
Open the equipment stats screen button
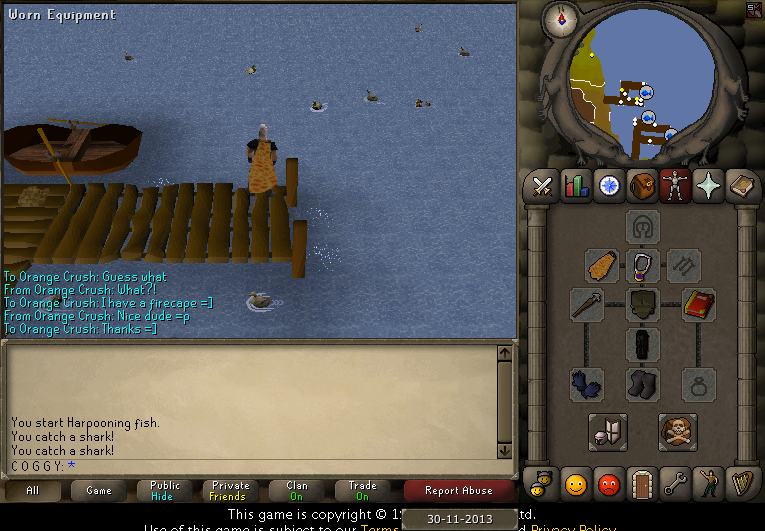click(x=607, y=432)
